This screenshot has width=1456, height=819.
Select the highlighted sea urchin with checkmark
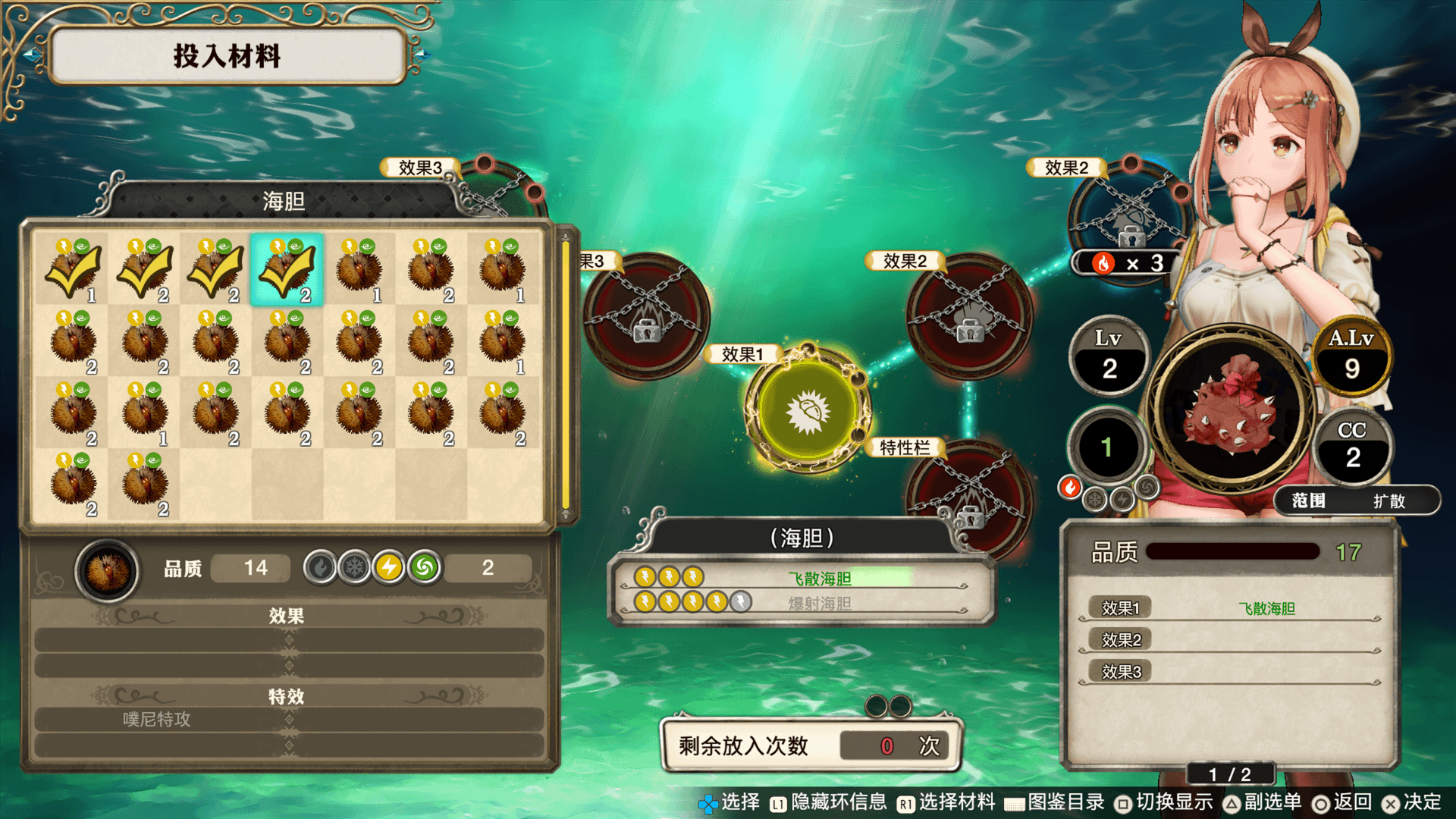point(287,269)
